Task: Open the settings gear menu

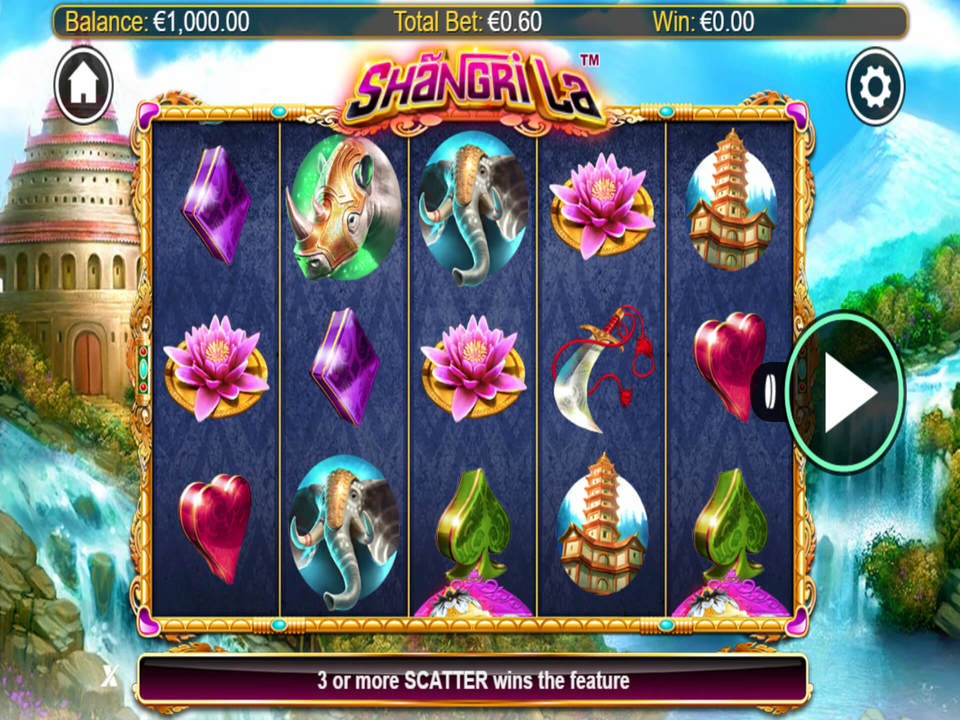Action: pos(875,88)
